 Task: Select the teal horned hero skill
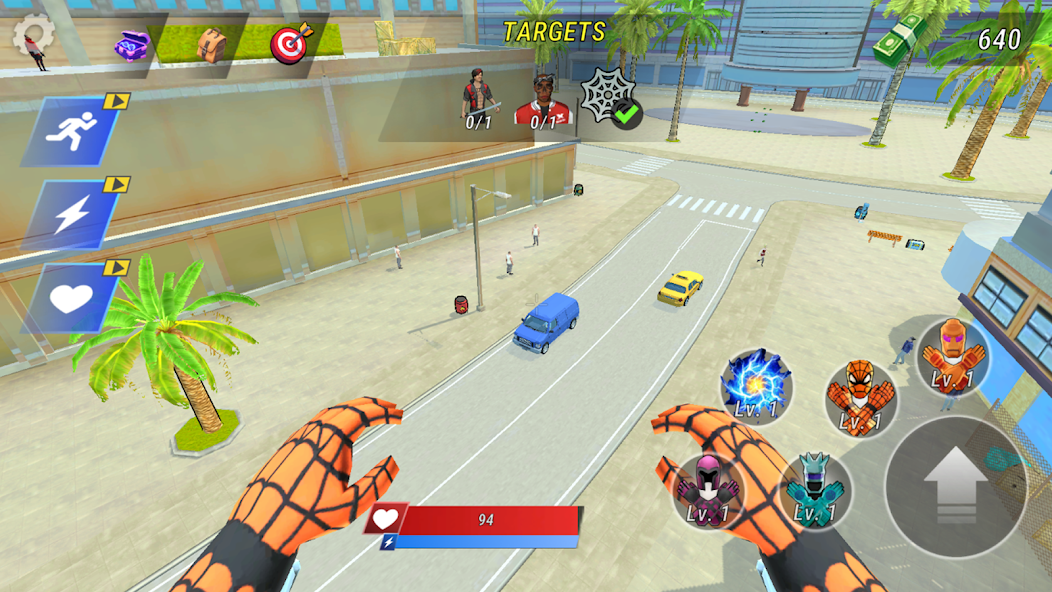(x=815, y=489)
